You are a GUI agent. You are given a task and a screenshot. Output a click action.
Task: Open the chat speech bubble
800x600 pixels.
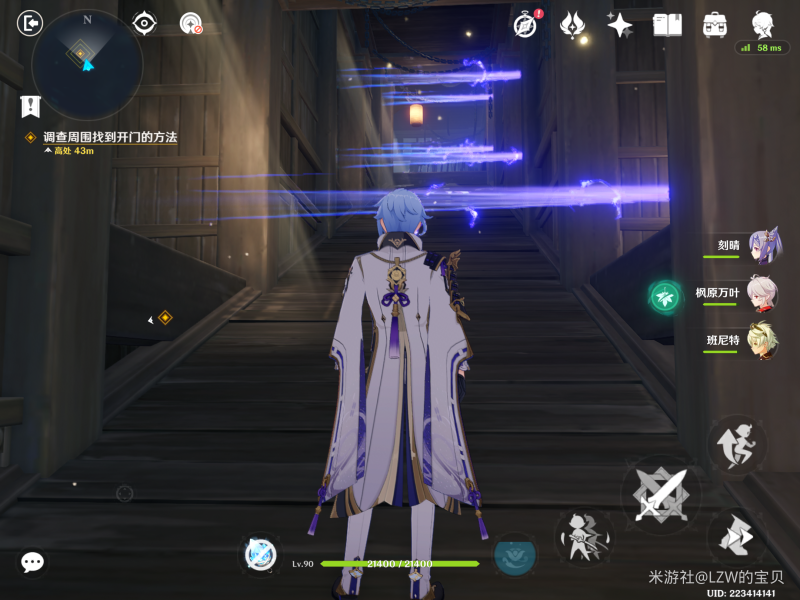32,562
